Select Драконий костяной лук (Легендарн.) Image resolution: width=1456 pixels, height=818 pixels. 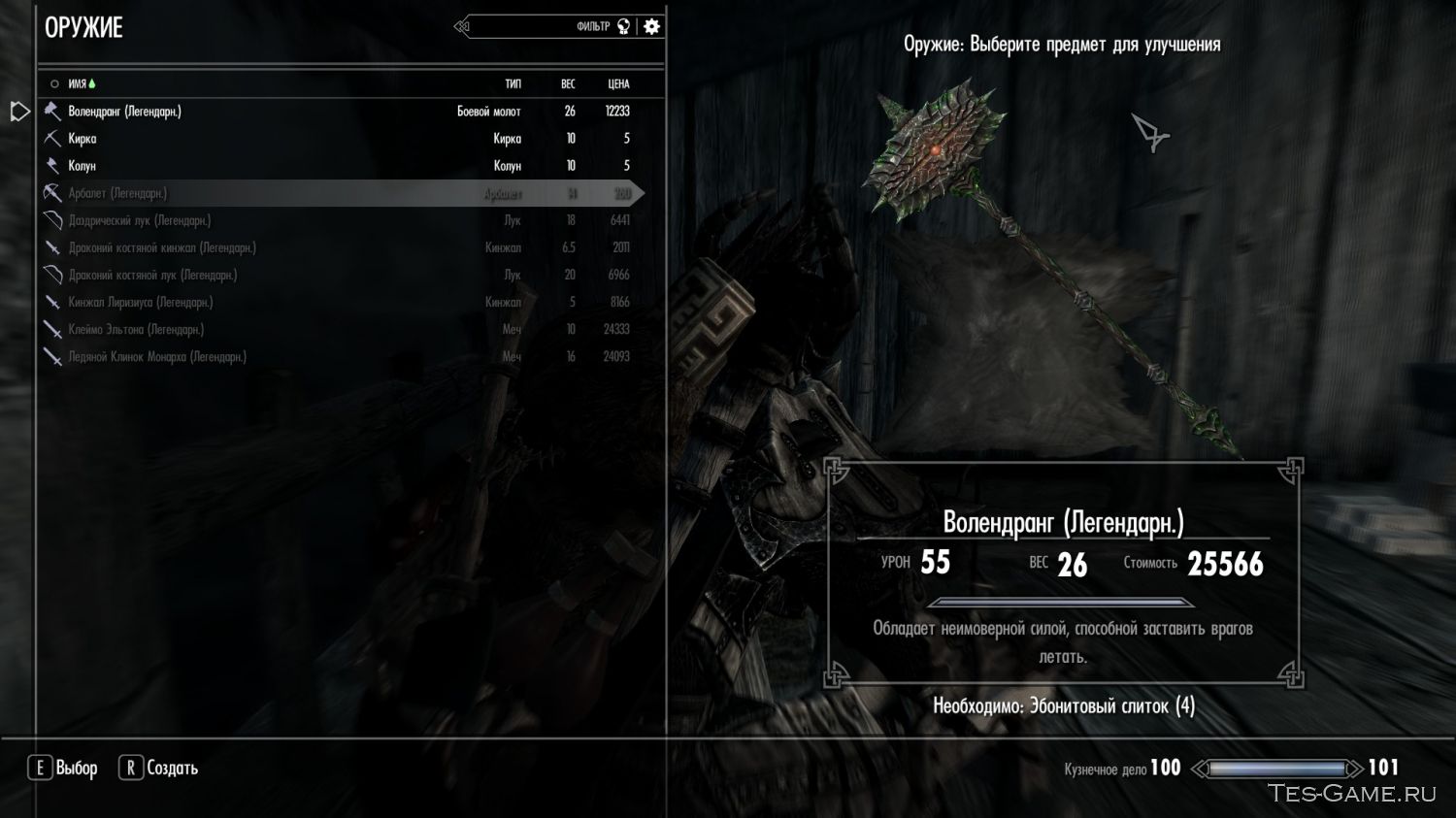(x=152, y=275)
